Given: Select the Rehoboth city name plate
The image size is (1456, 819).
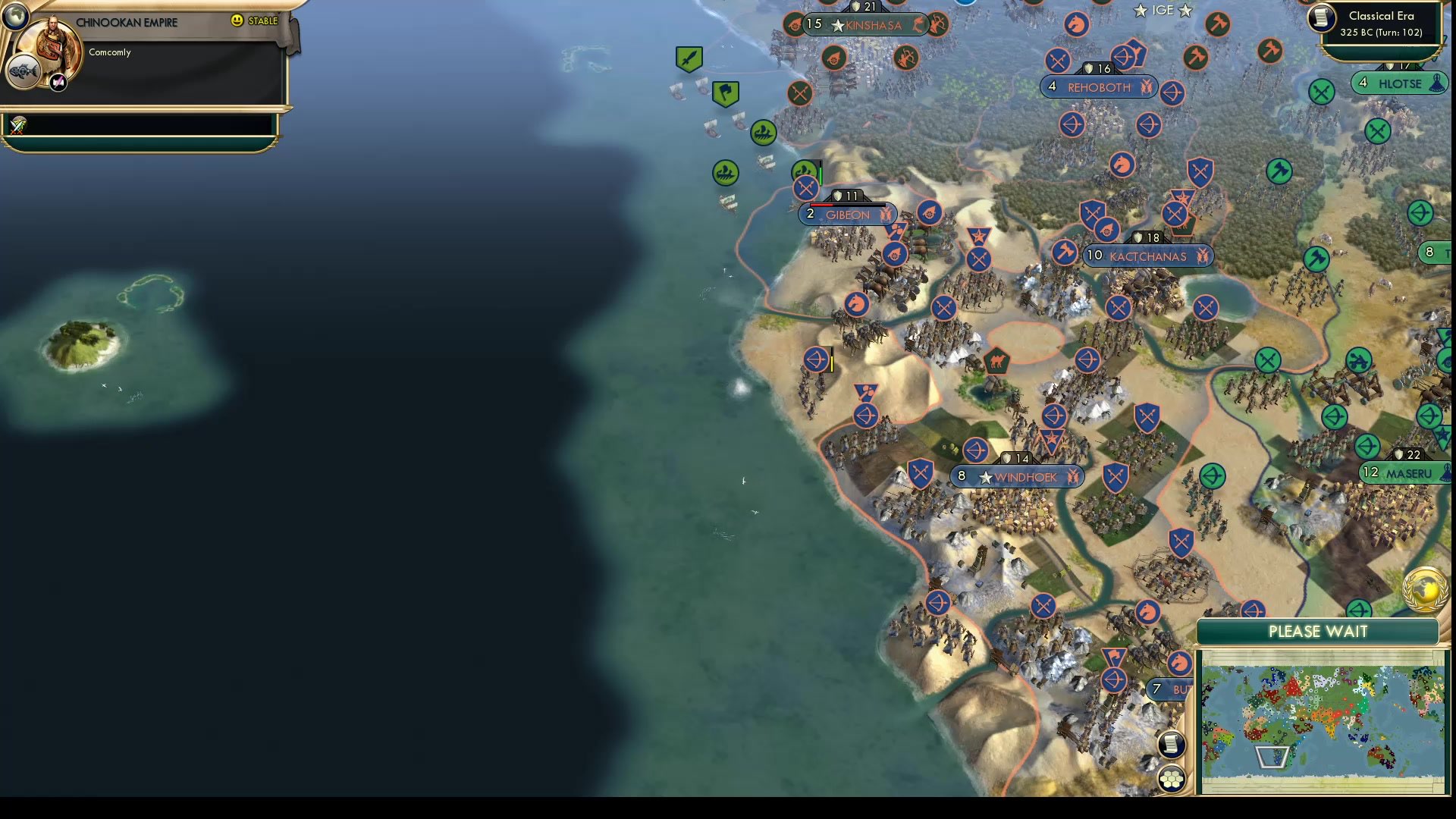Looking at the screenshot, I should coord(1097,86).
